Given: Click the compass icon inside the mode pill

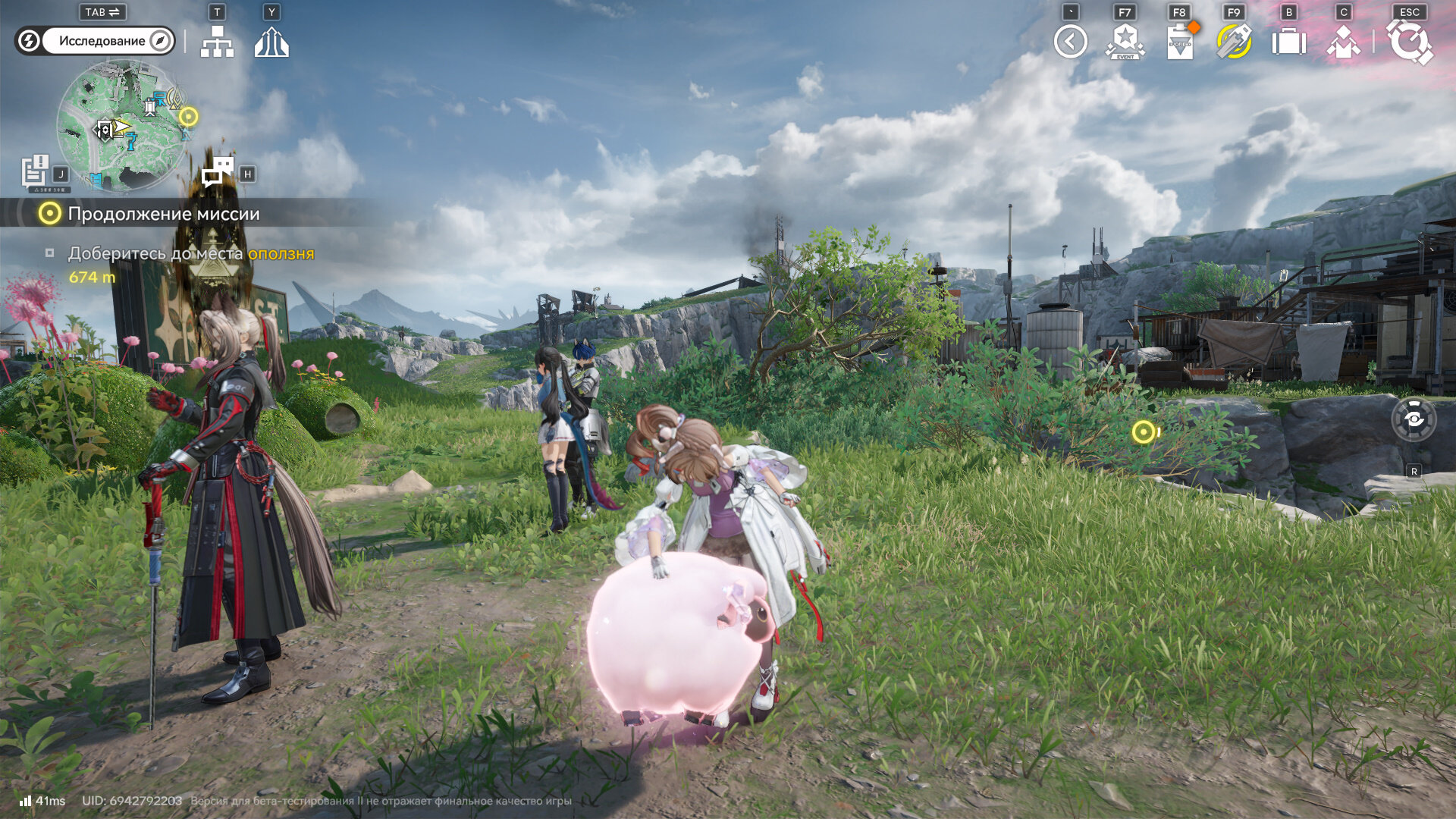Looking at the screenshot, I should pos(158,41).
